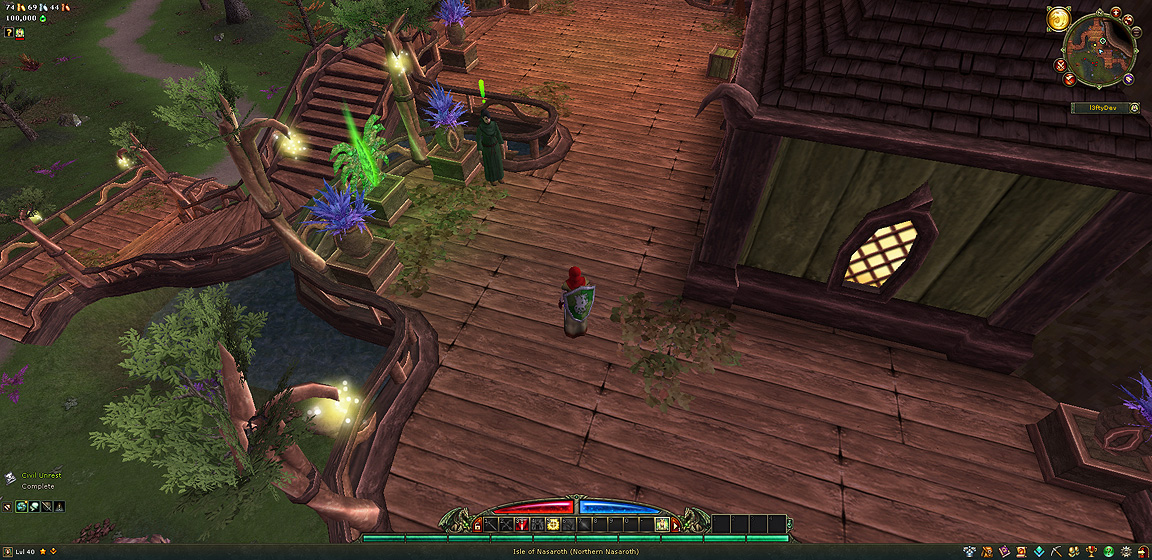Open settings with the gear icon
This screenshot has width=1152, height=560.
[x=1127, y=551]
